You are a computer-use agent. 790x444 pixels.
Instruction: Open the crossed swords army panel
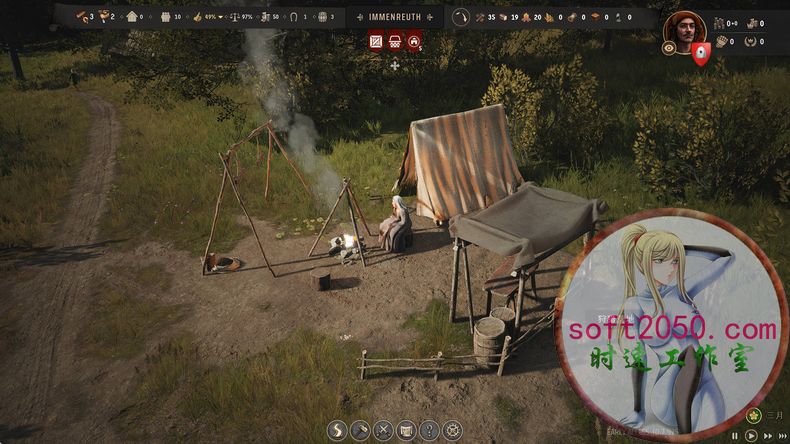[383, 431]
